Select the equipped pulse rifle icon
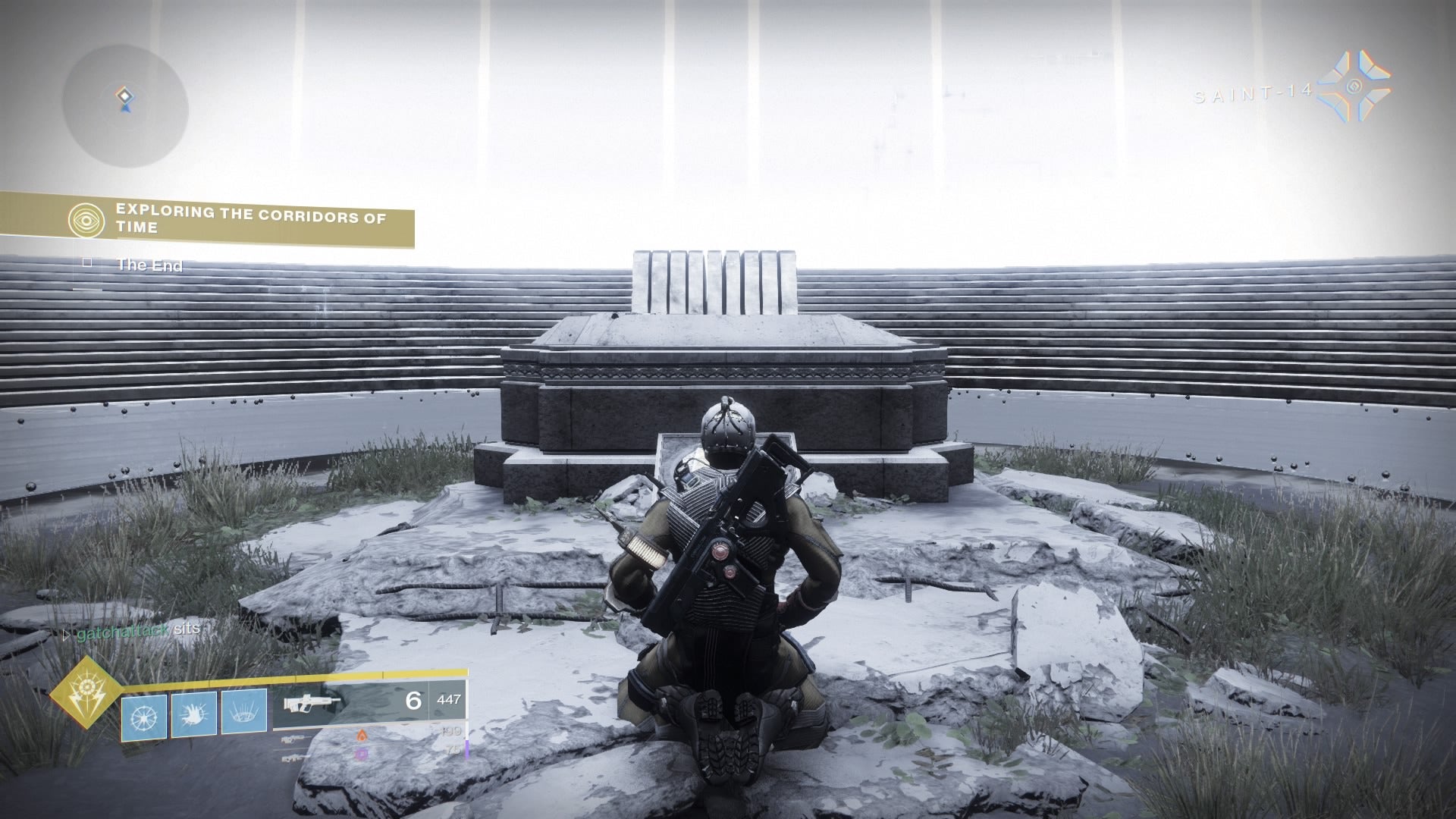The width and height of the screenshot is (1456, 819). pos(311,704)
